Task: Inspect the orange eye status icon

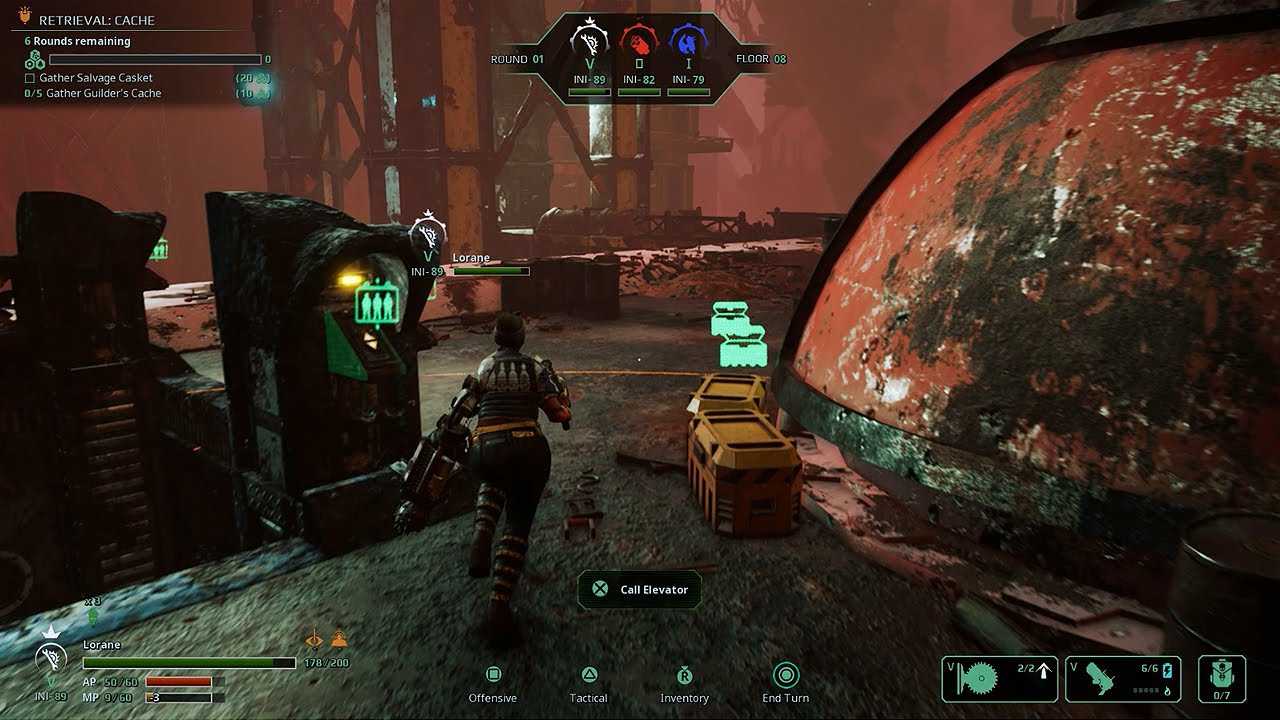Action: pos(315,640)
